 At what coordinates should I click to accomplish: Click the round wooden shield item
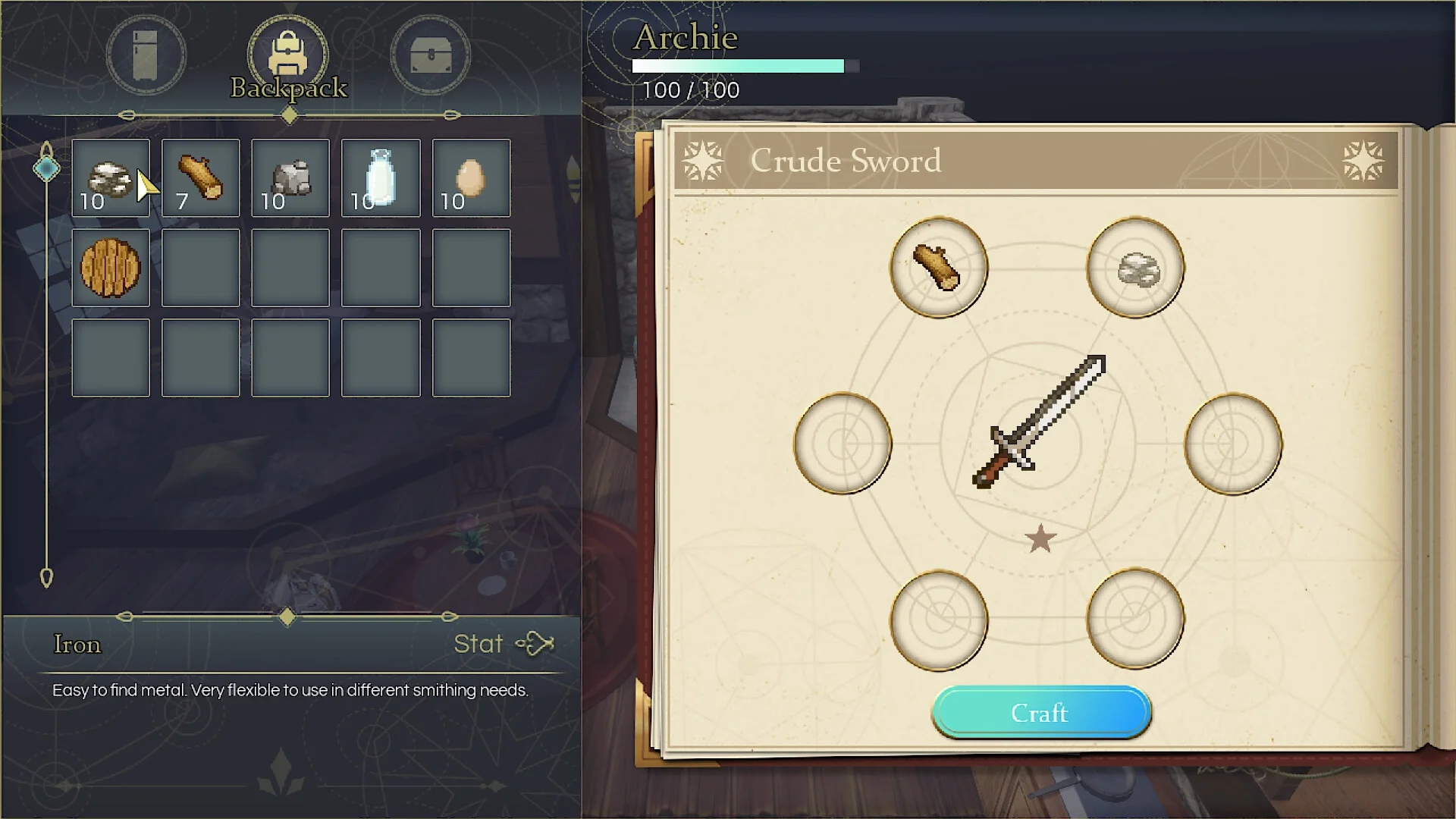point(111,268)
